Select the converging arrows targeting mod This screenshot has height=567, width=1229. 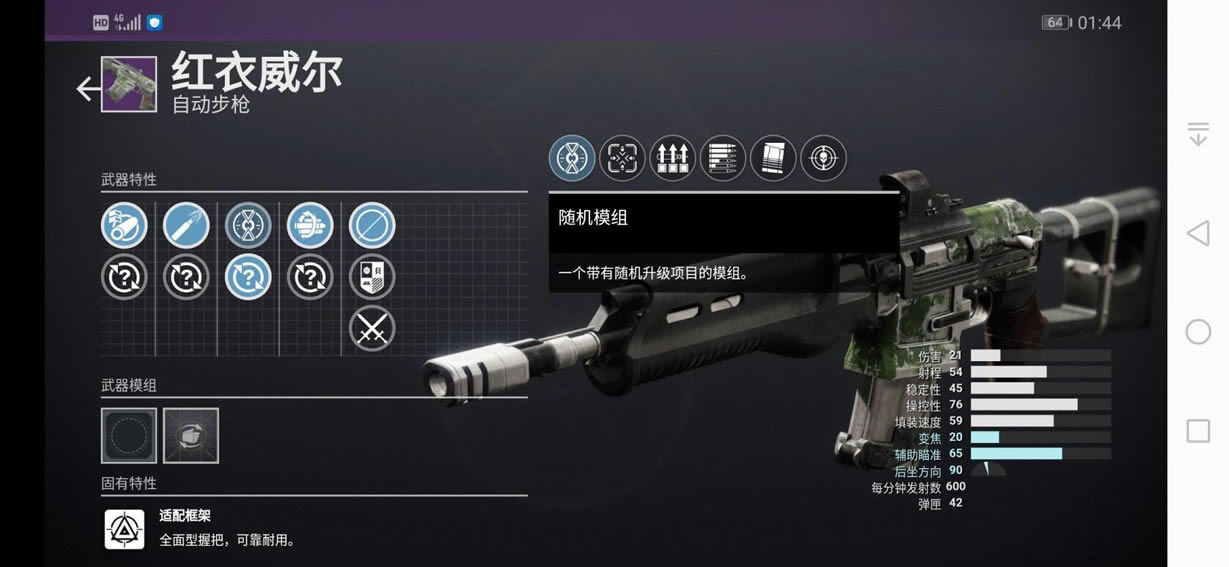pyautogui.click(x=622, y=158)
